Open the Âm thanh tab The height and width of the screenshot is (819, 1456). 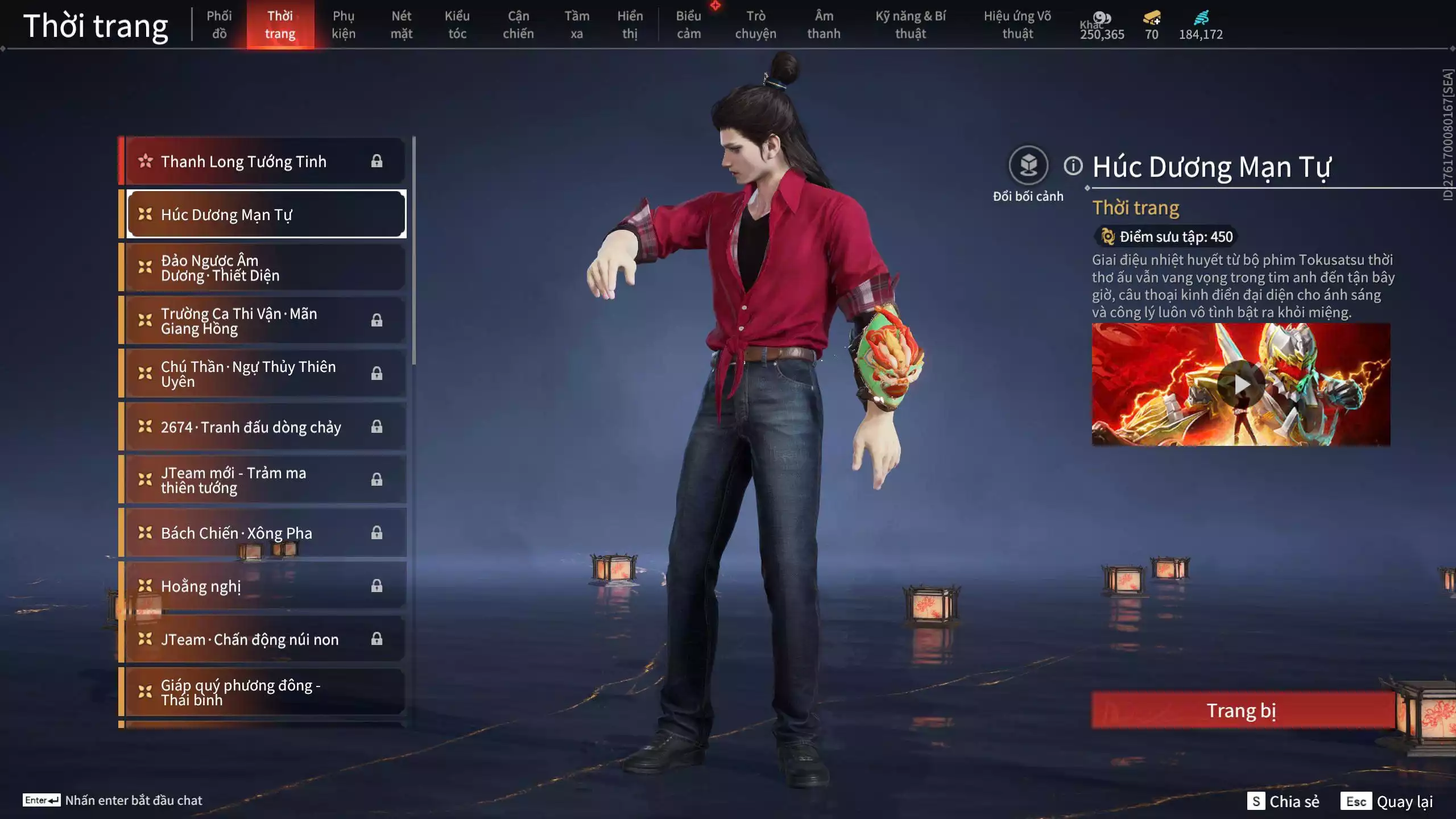824,24
